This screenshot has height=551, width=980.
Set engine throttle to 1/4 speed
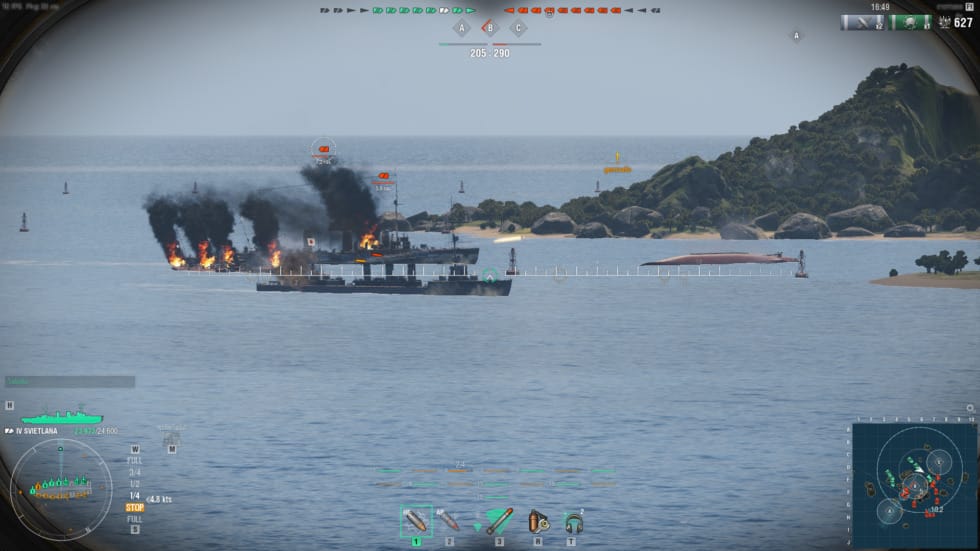134,496
